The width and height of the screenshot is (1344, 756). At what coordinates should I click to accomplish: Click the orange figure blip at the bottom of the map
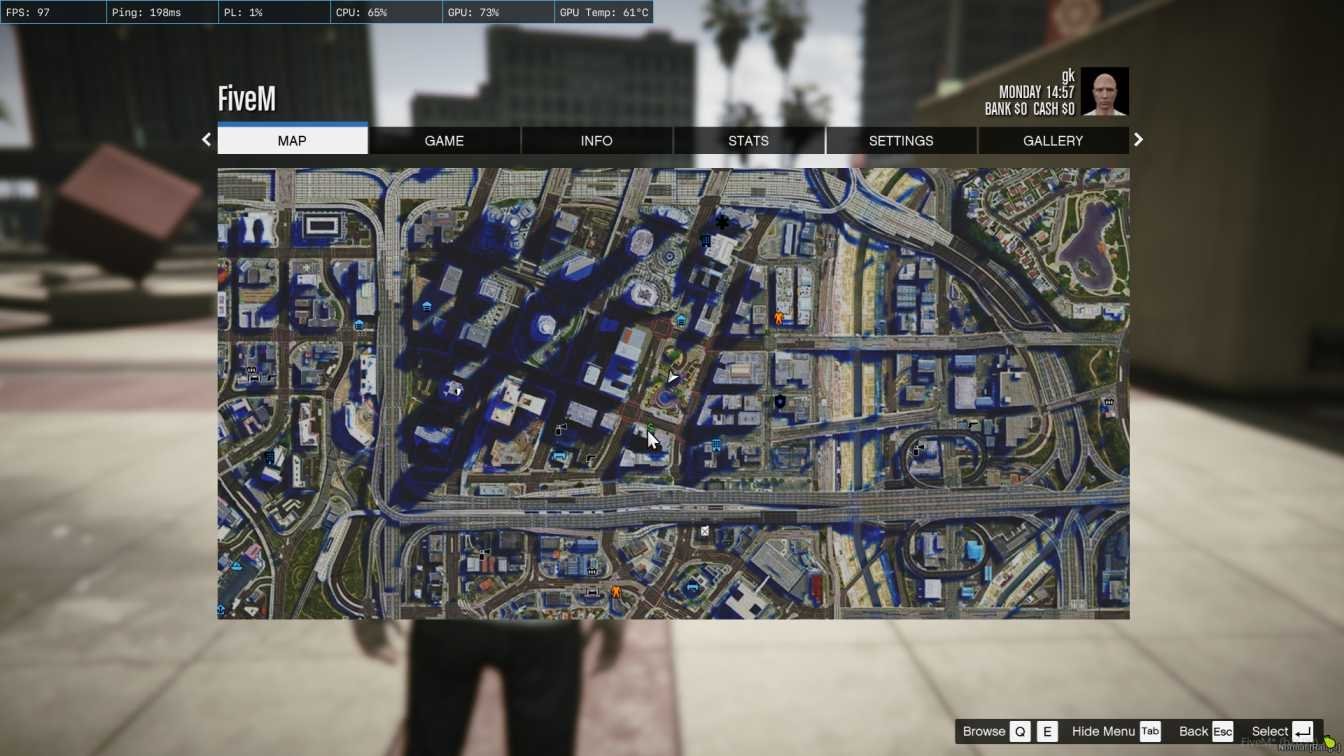click(615, 591)
